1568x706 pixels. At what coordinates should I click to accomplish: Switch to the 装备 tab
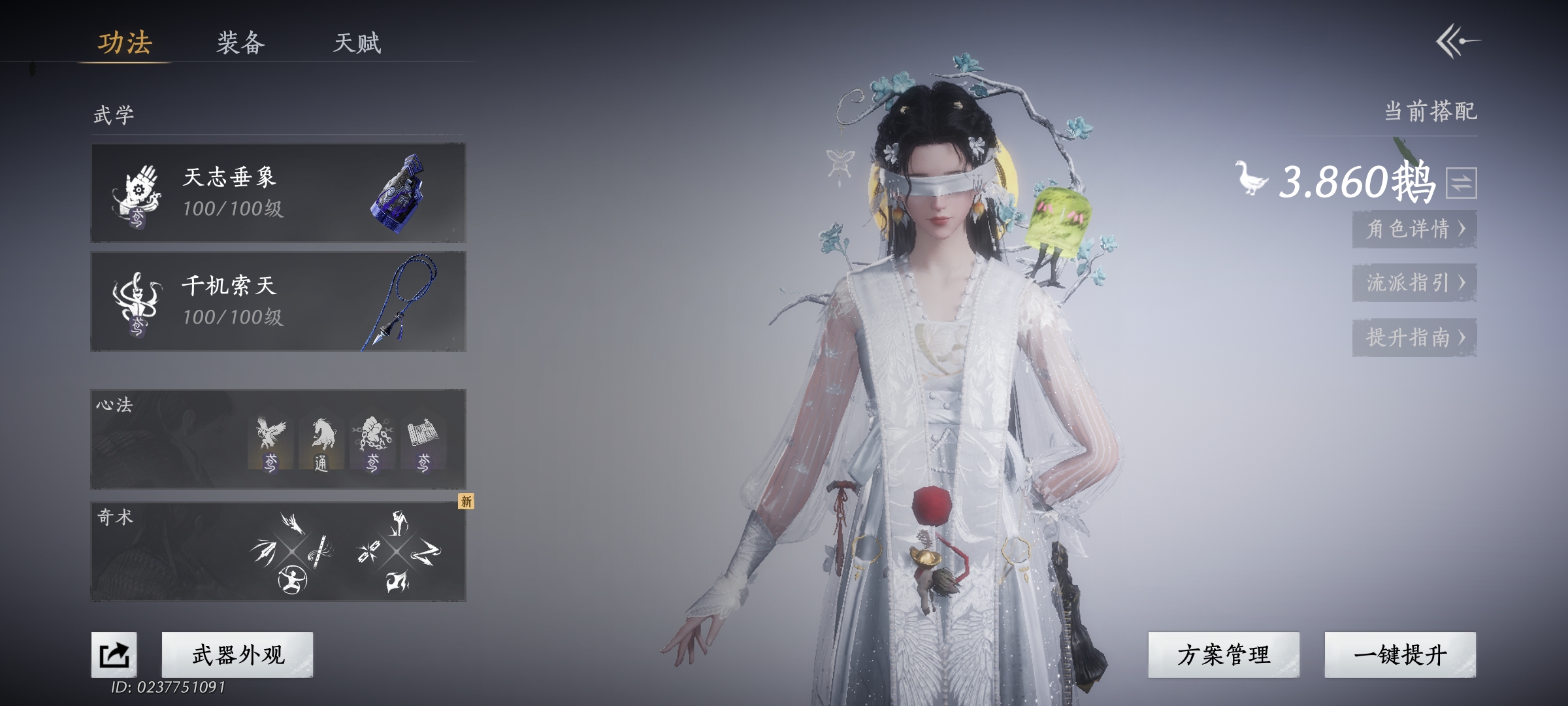pos(240,43)
